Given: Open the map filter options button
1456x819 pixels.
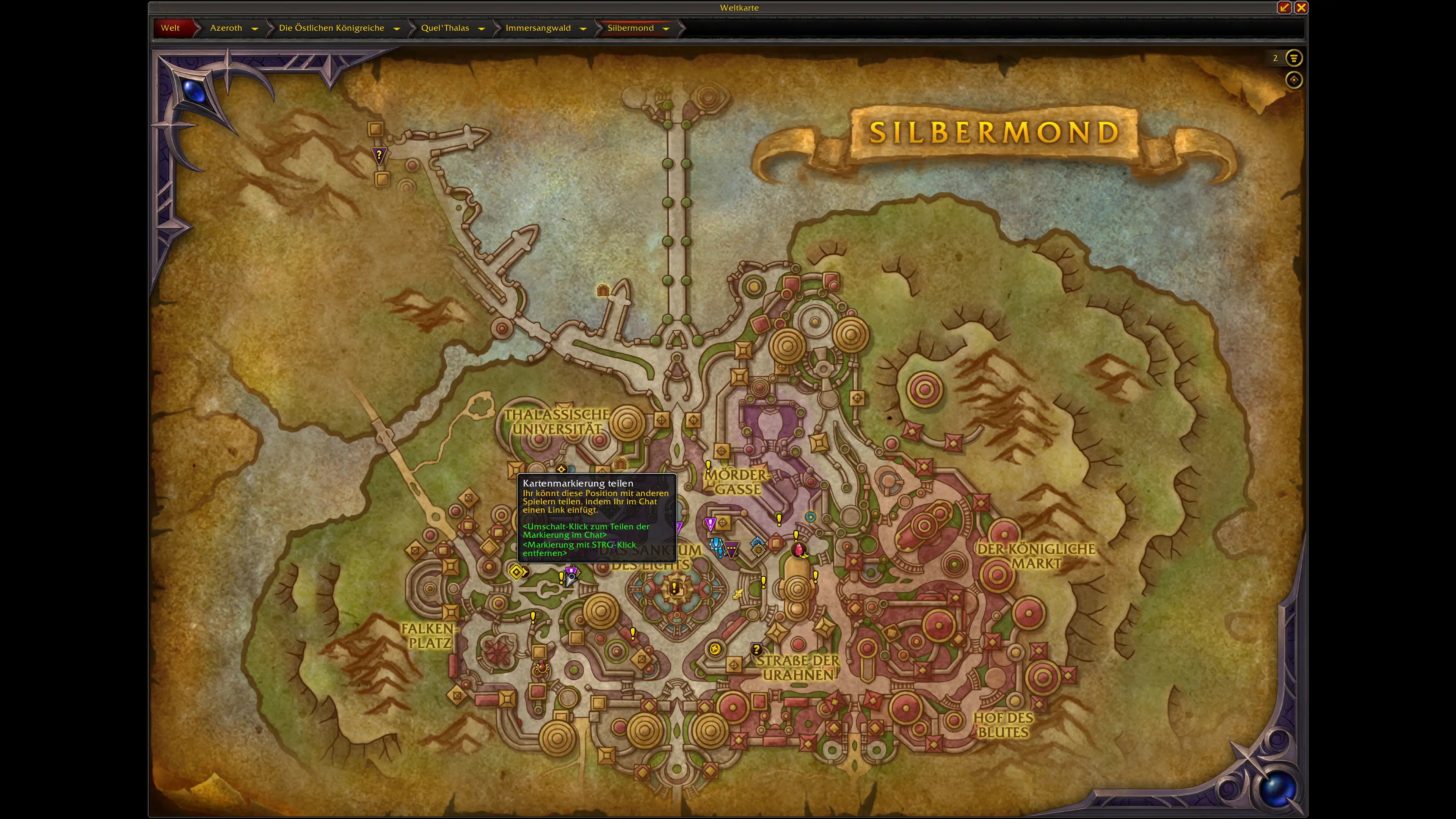Looking at the screenshot, I should [x=1294, y=58].
